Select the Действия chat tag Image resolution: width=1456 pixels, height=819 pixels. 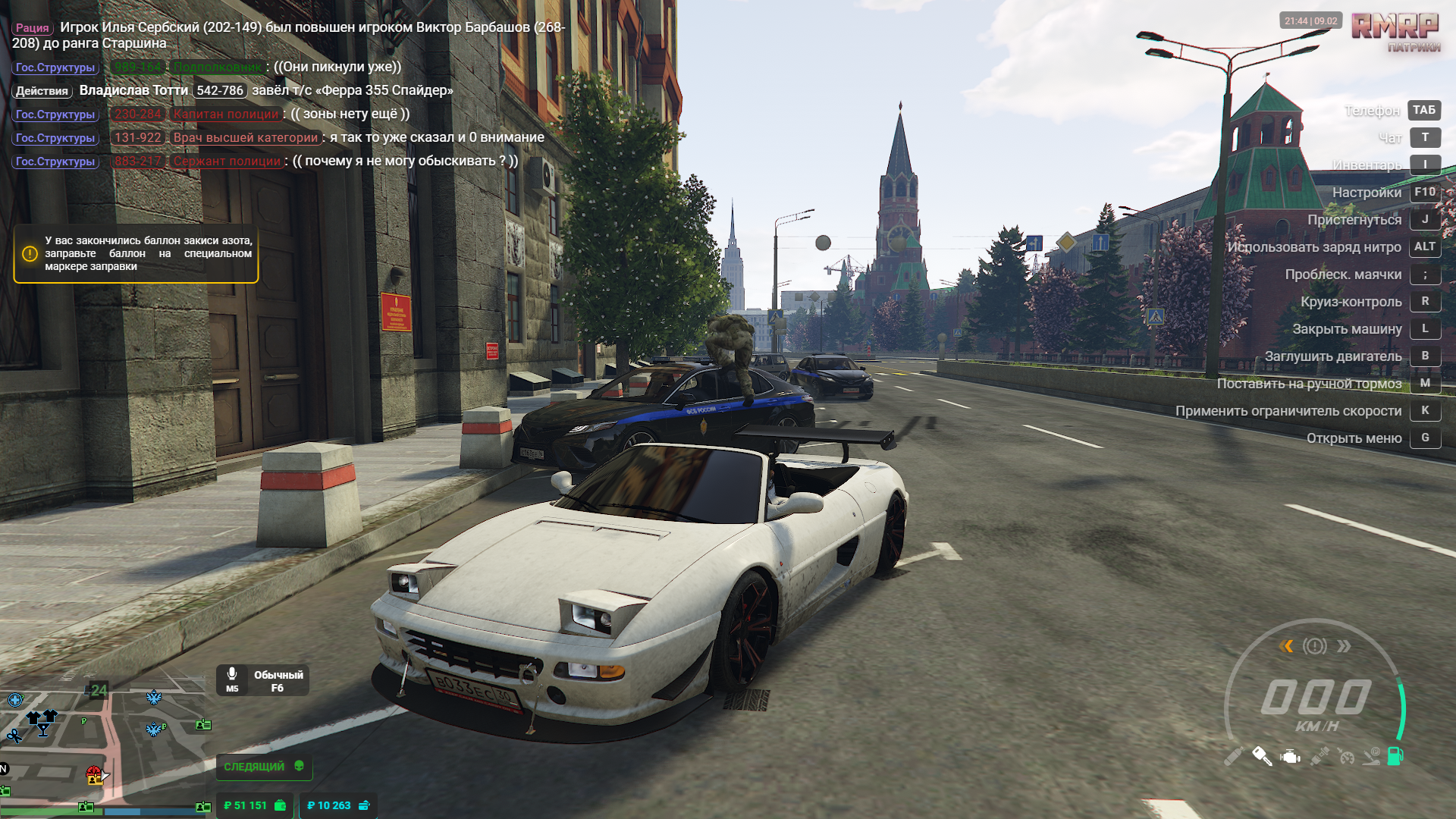coord(42,91)
